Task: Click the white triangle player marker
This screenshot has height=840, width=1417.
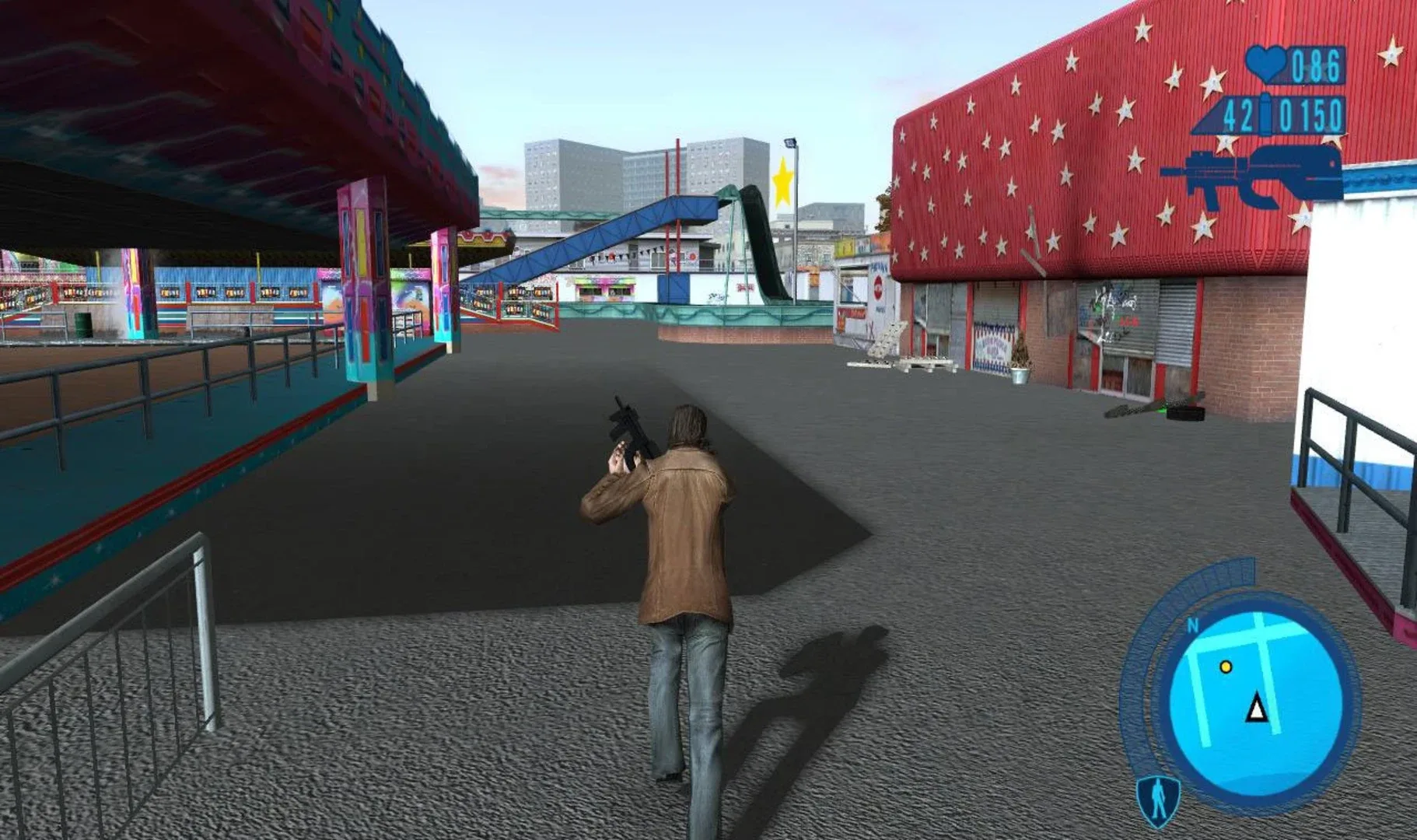Action: [1256, 709]
